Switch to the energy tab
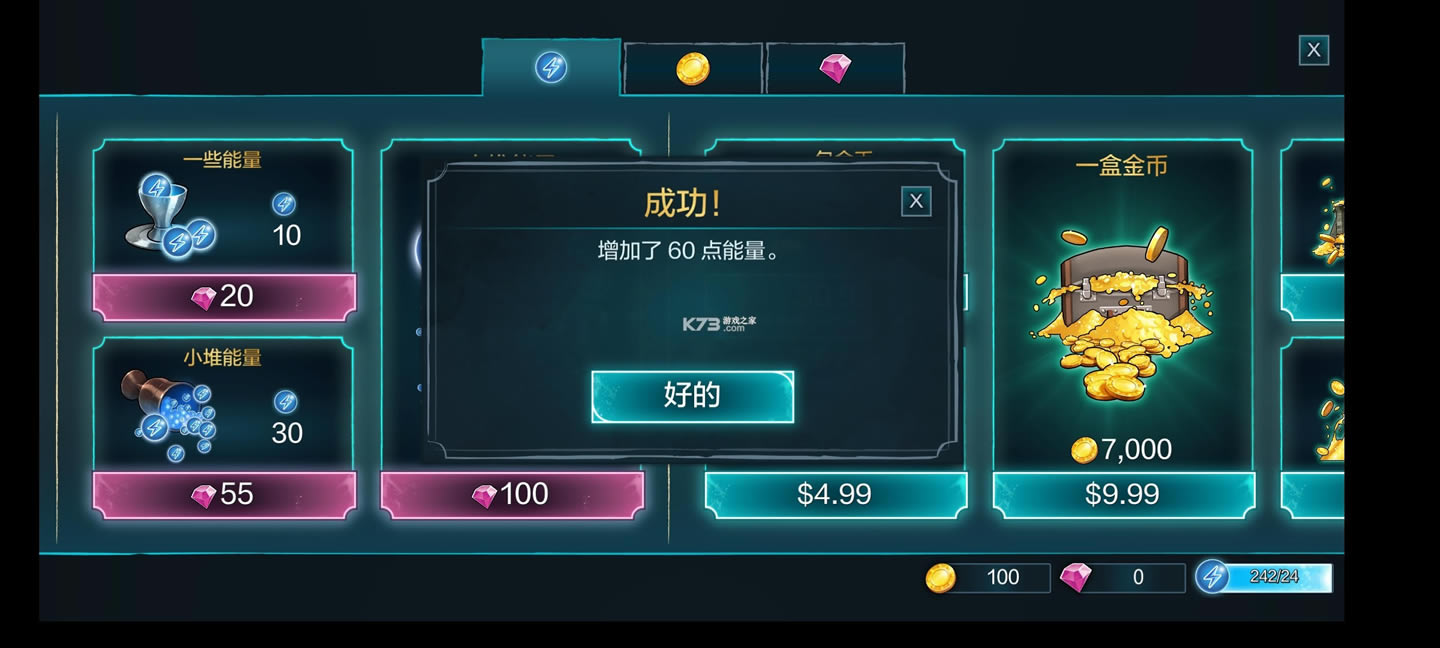 [x=551, y=68]
